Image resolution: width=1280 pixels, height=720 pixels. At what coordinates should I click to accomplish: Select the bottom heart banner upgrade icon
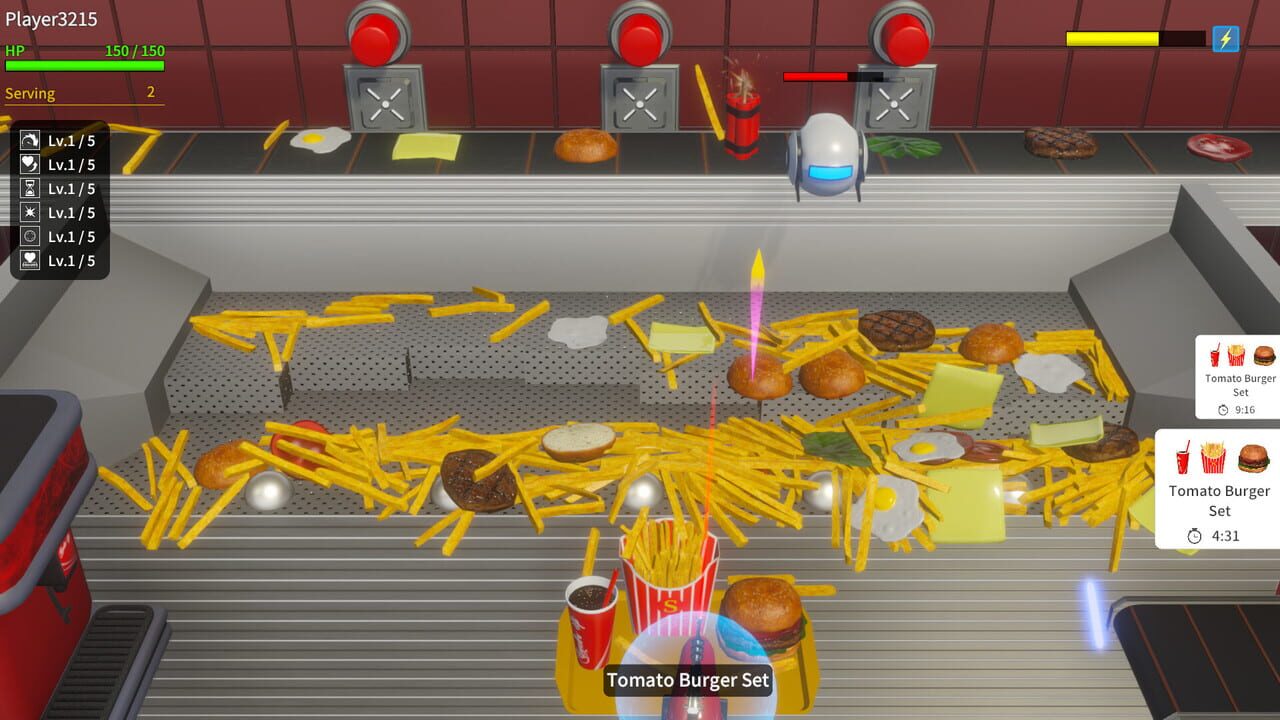(x=28, y=260)
